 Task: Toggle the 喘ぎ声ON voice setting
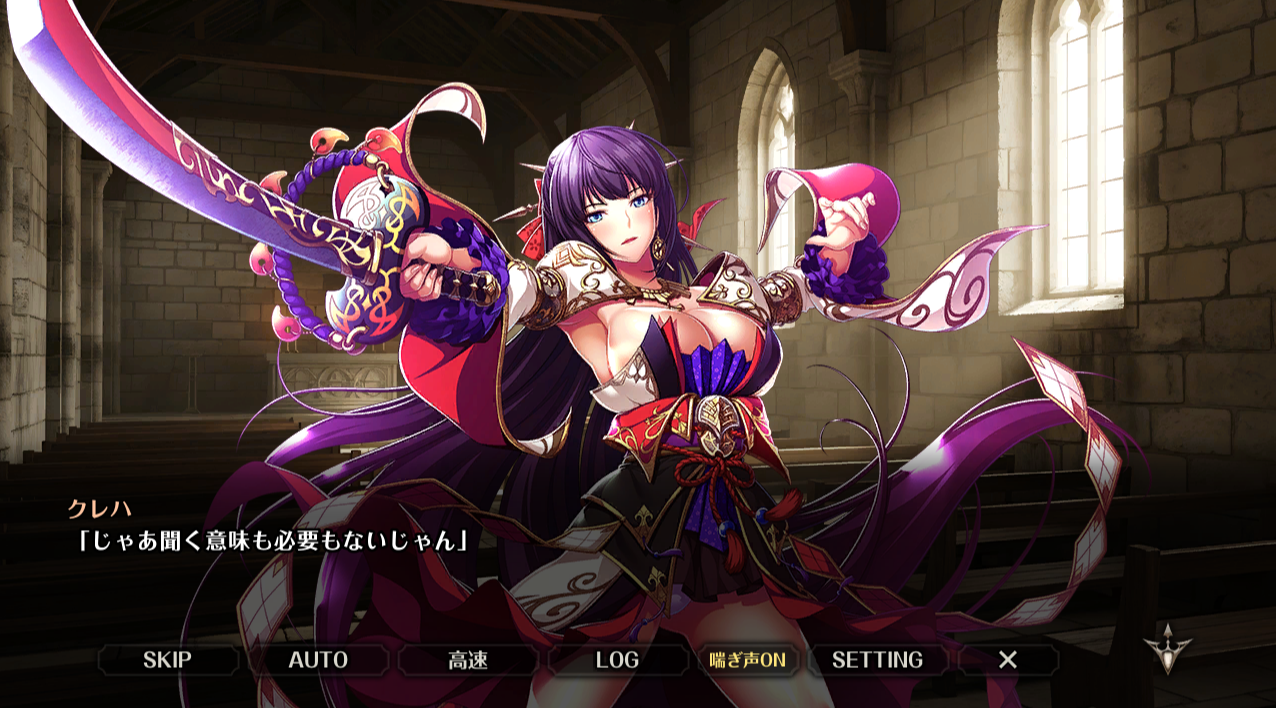click(x=747, y=660)
